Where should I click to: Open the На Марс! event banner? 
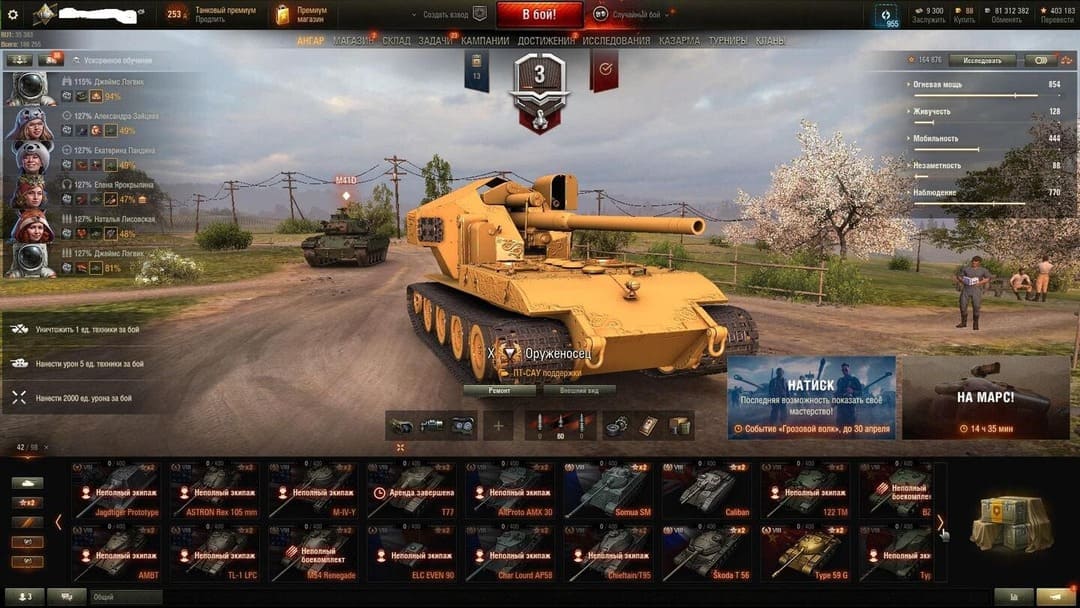(985, 397)
